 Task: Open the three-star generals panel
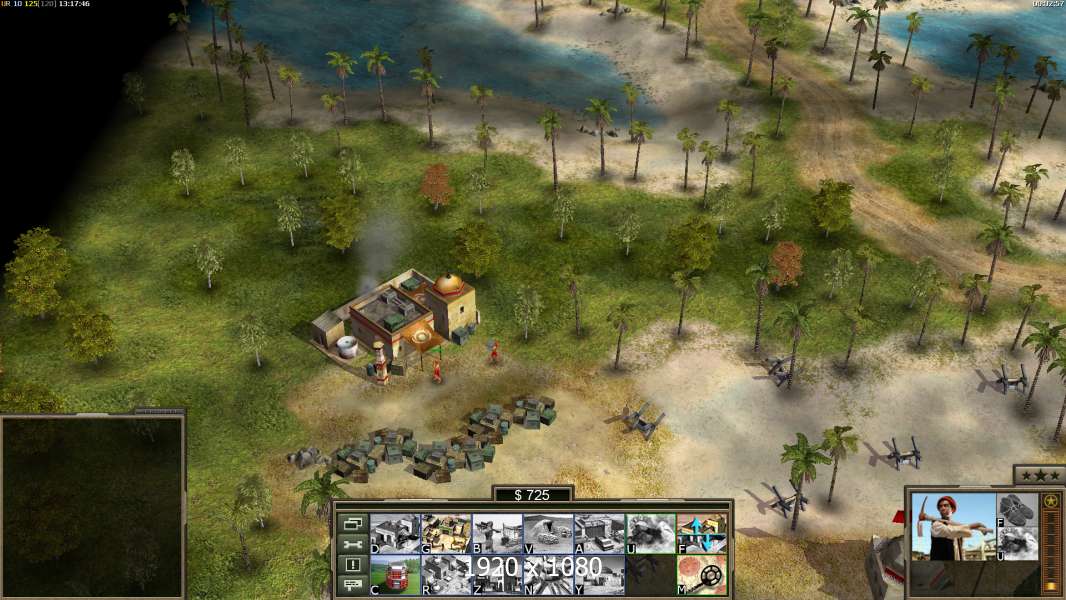tap(1038, 475)
